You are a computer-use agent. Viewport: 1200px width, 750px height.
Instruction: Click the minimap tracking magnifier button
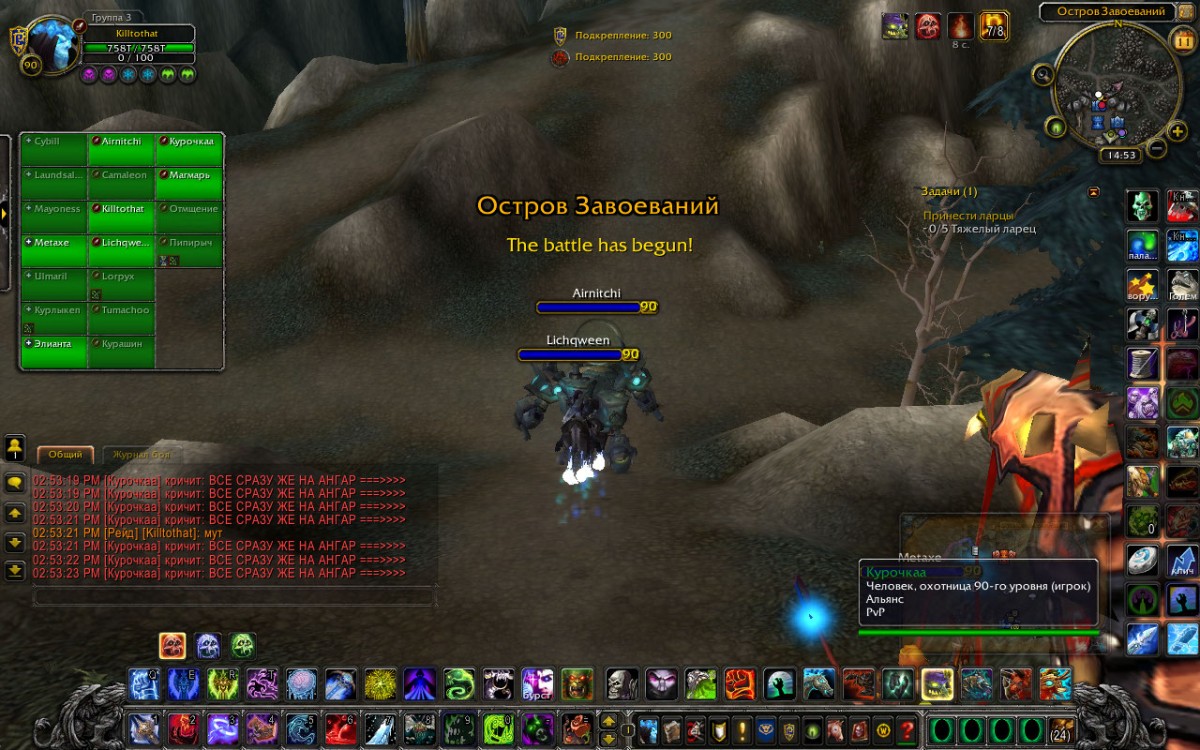[x=1043, y=74]
